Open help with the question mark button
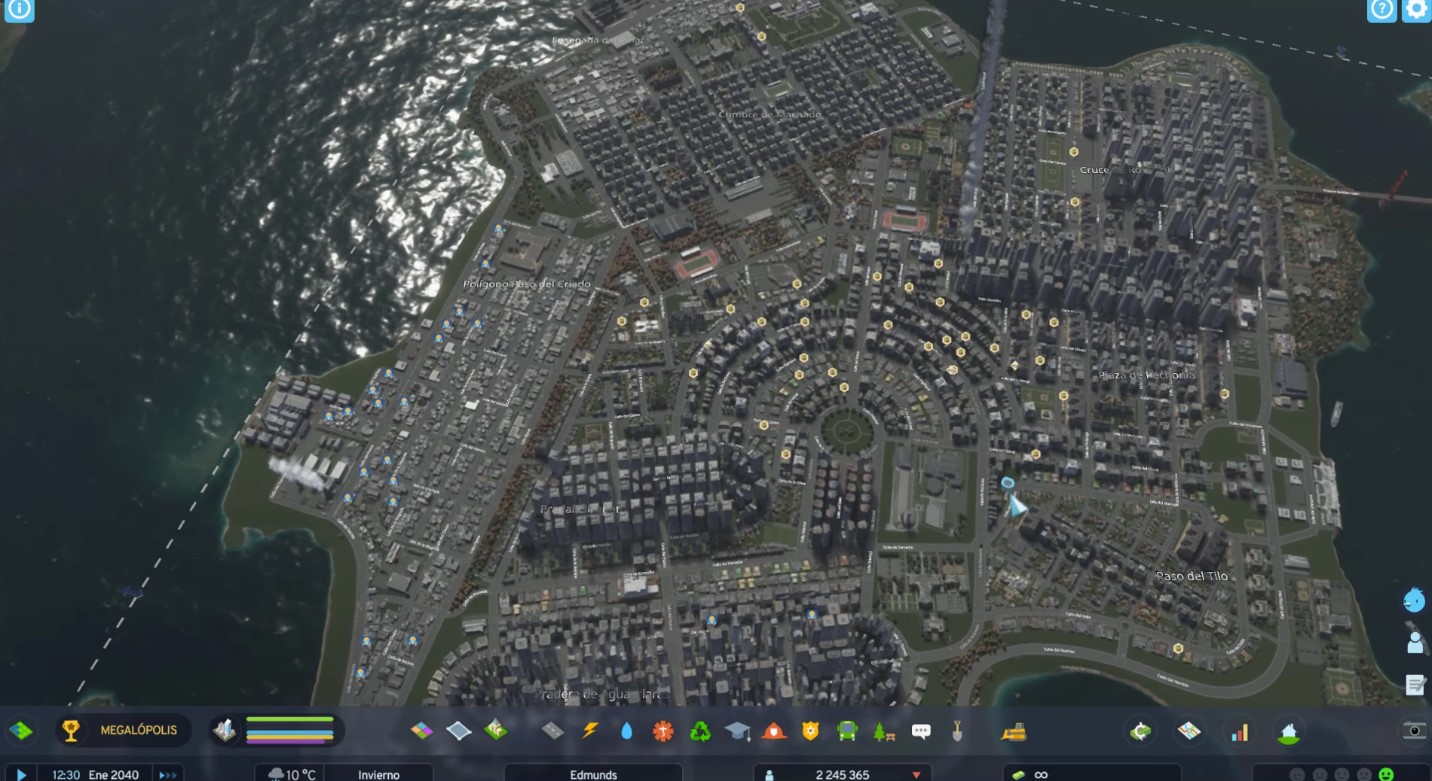The width and height of the screenshot is (1432, 781). point(1381,10)
